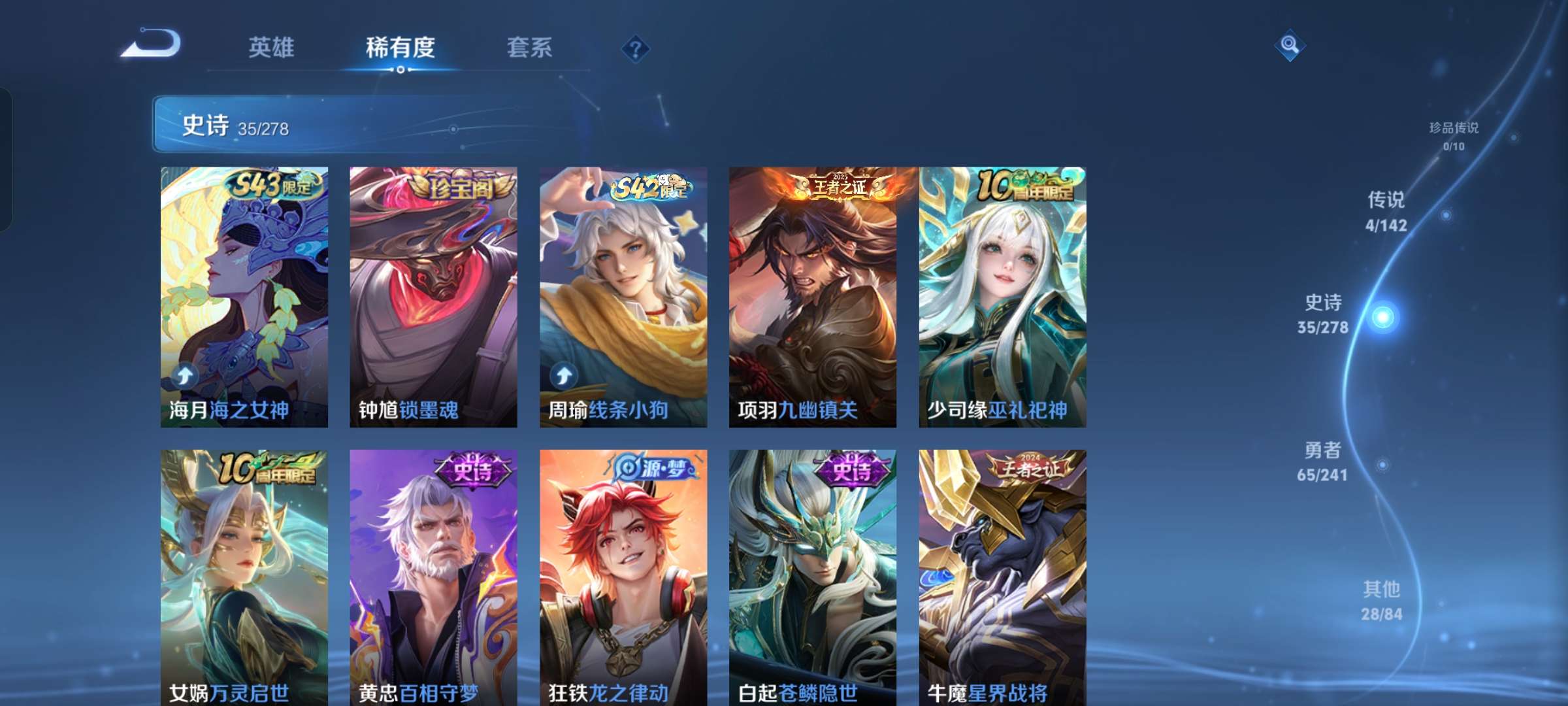Viewport: 1568px width, 706px height.
Task: Switch to the 套系 tab
Action: (x=531, y=48)
